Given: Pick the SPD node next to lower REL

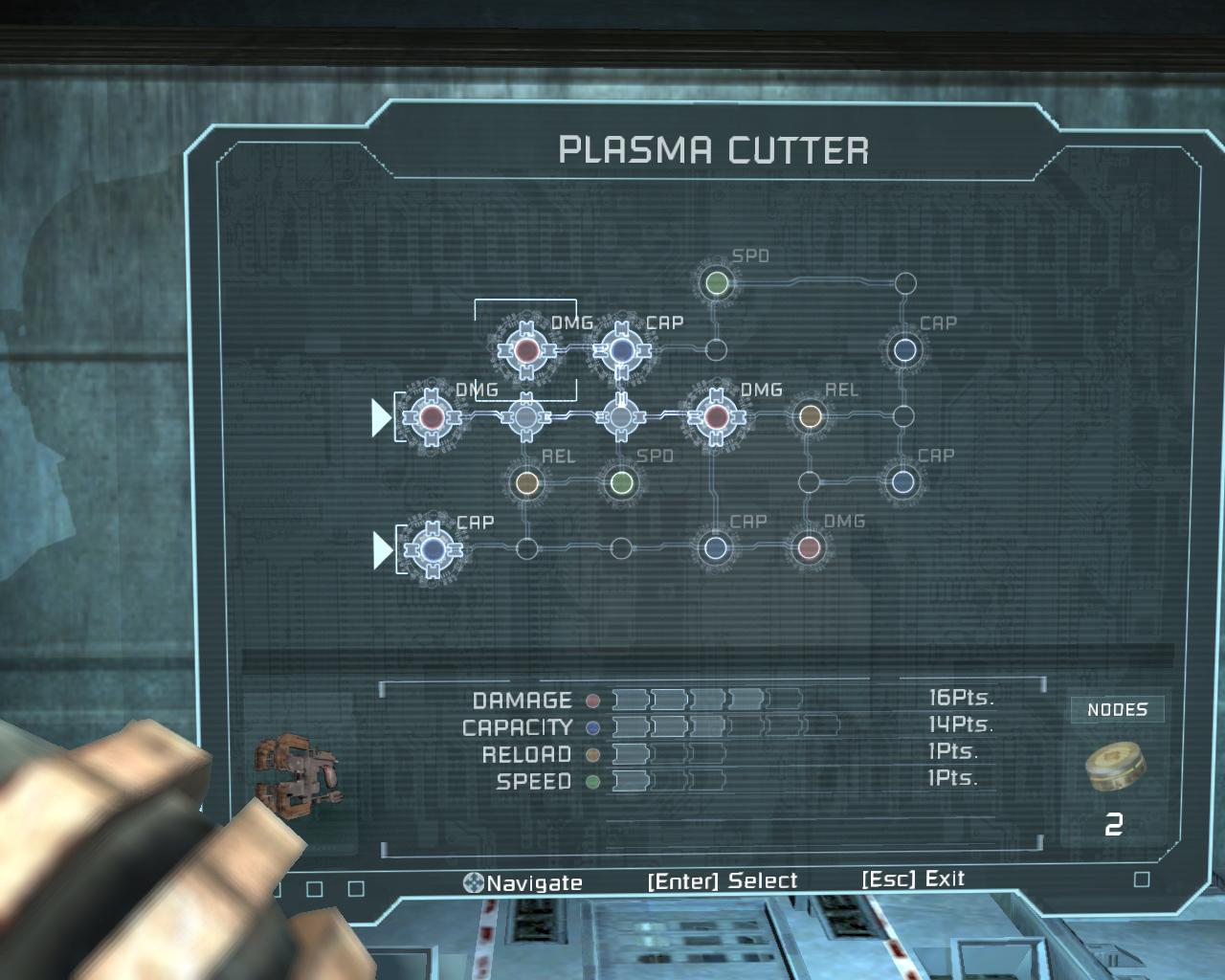Looking at the screenshot, I should pos(621,482).
